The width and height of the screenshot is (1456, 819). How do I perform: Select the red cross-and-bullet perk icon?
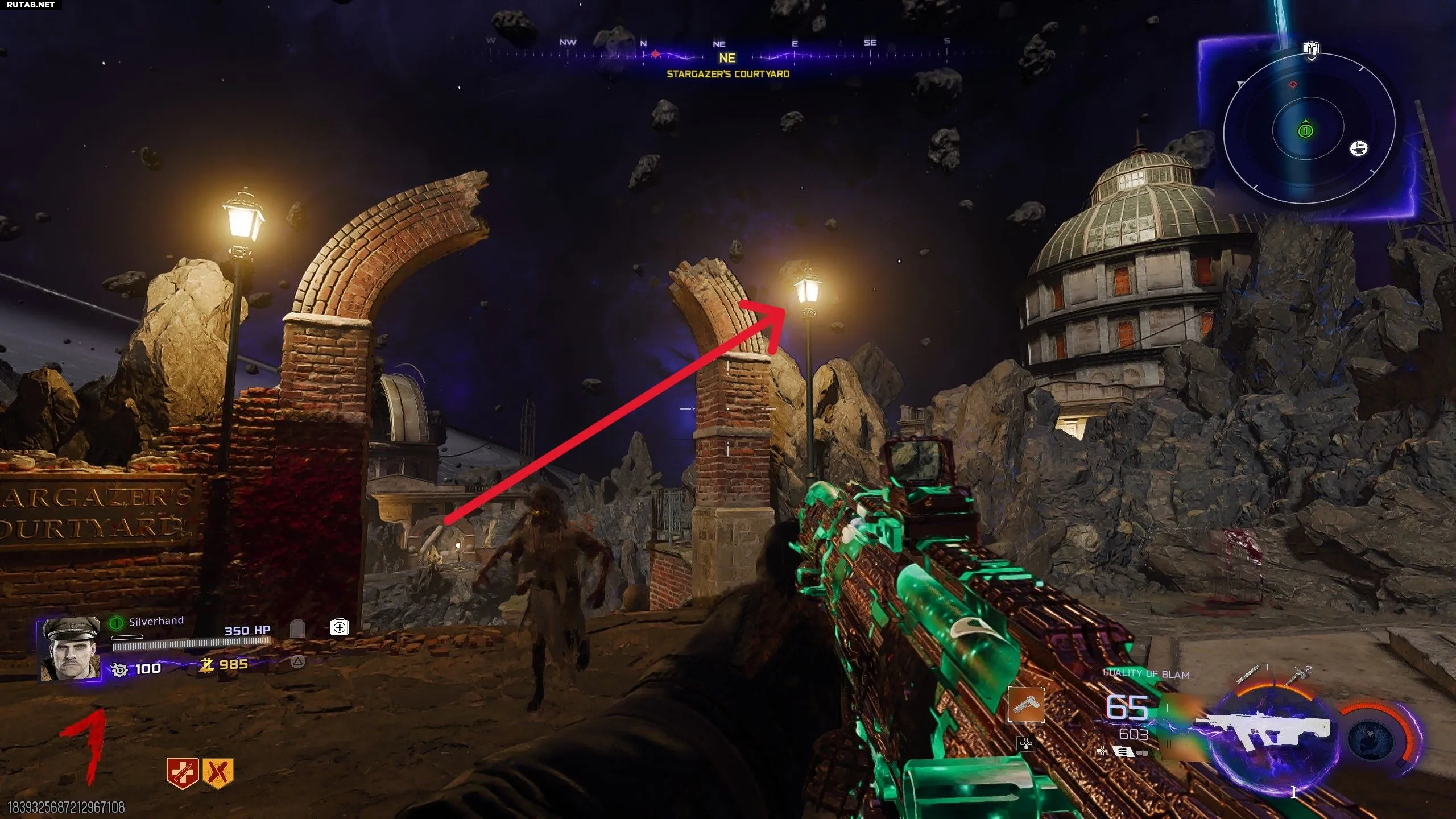[x=181, y=773]
